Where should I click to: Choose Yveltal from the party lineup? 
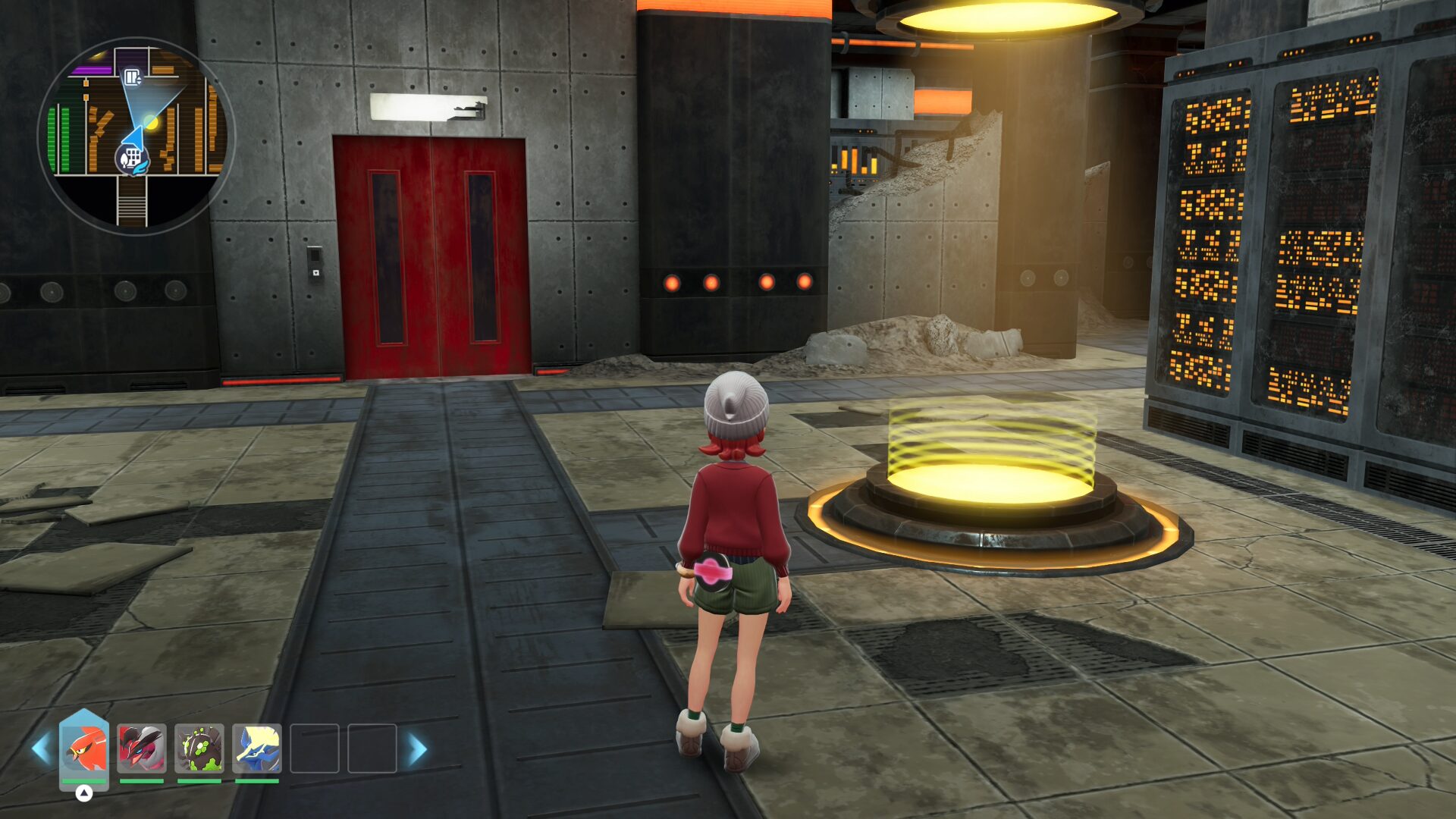point(142,748)
